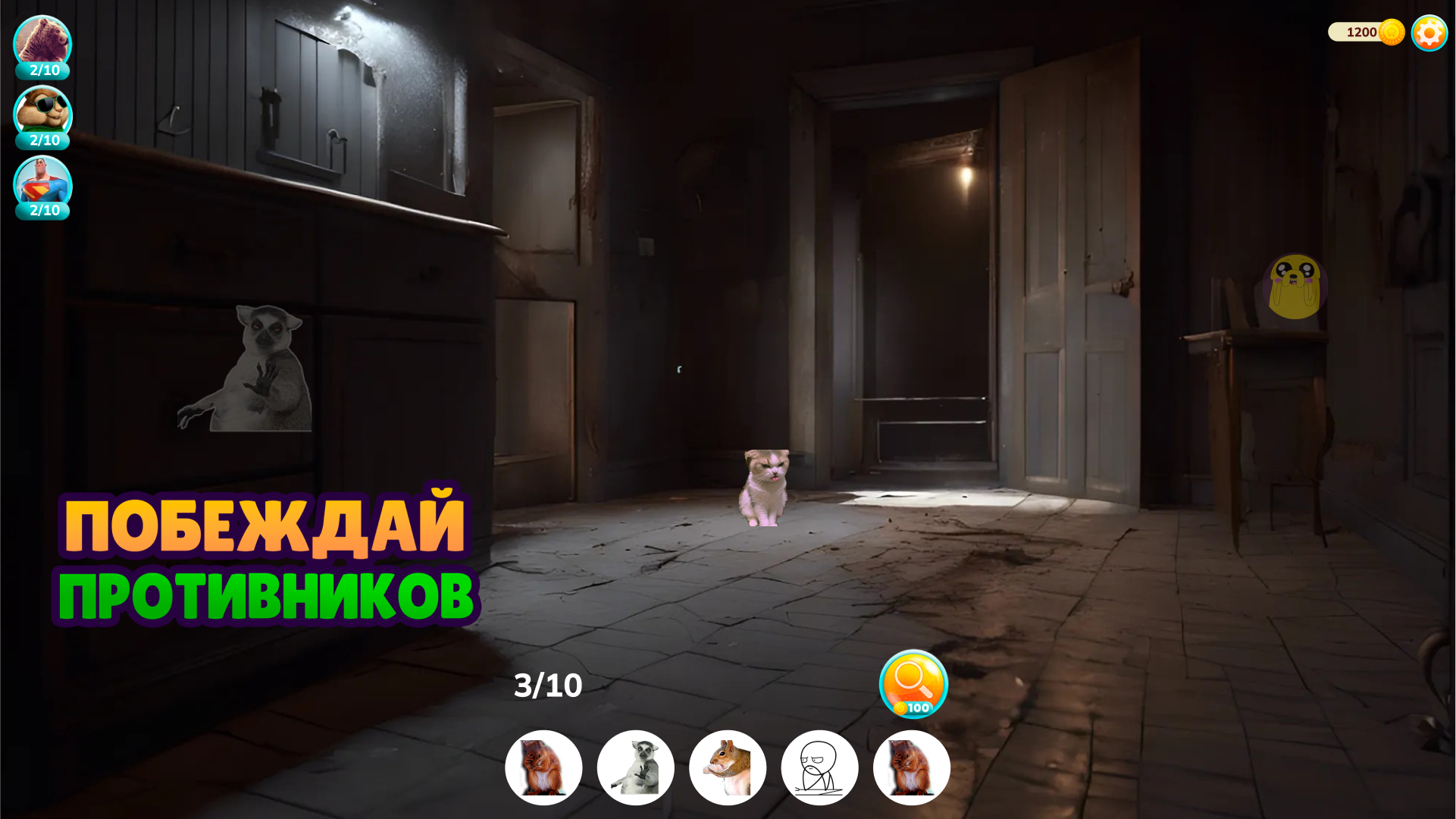Click the 3/10 progress counter
Viewport: 1456px width, 819px height.
coord(547,685)
